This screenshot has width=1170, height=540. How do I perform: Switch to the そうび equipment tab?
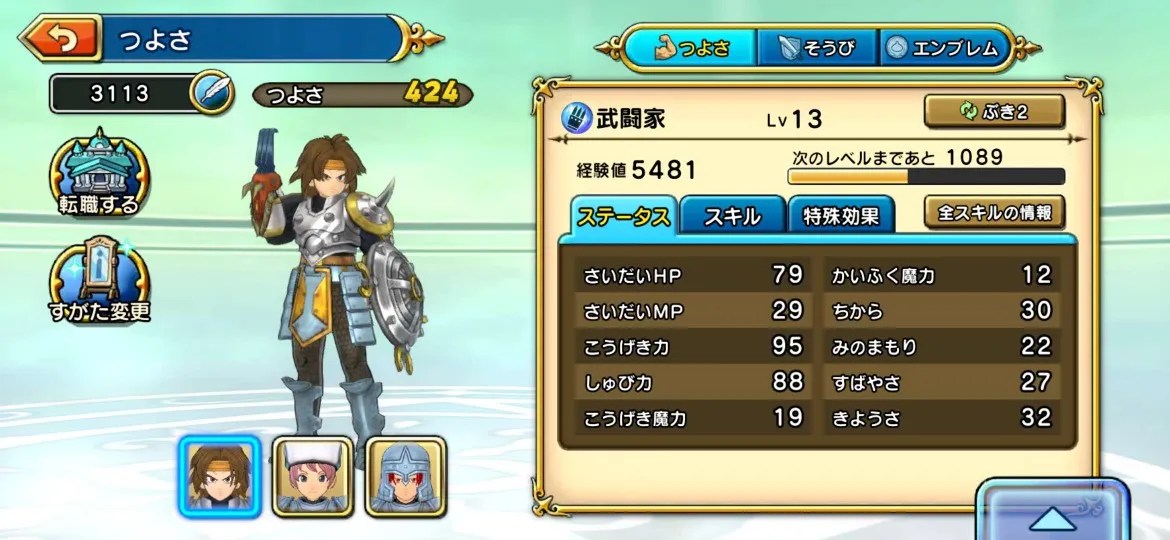816,48
